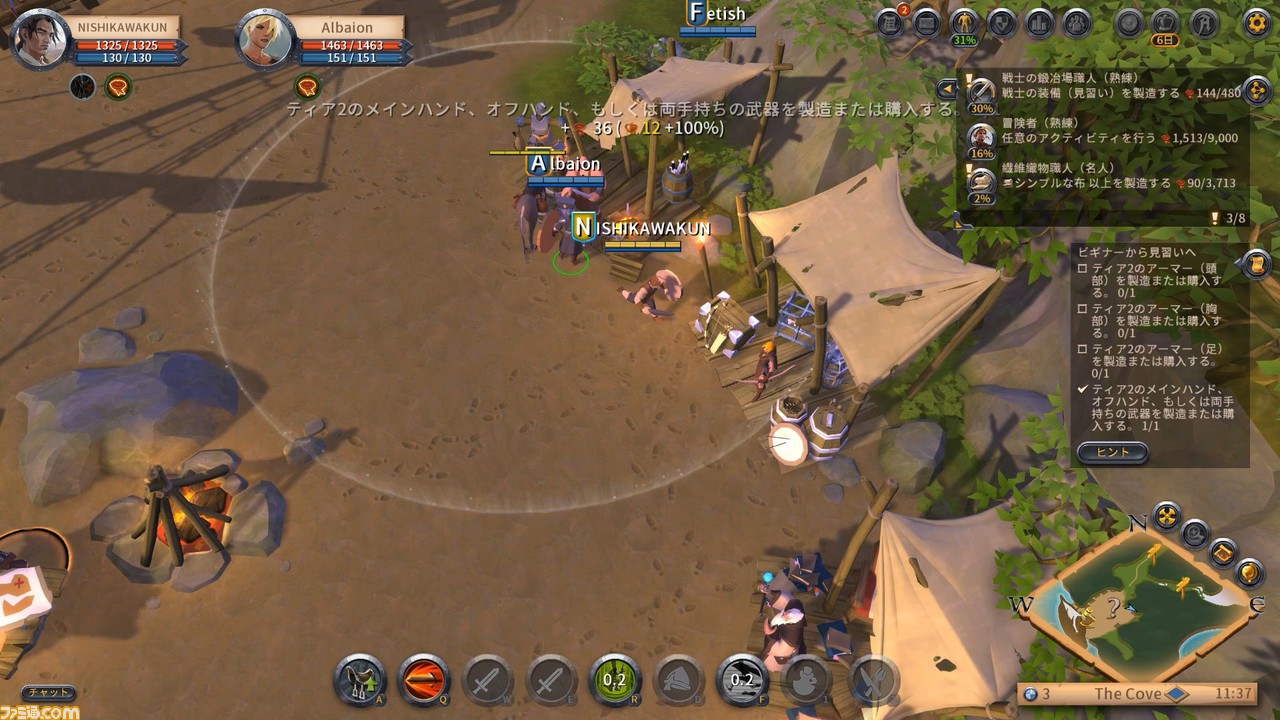
Task: Open the bar chart rankings icon
Action: (1039, 22)
